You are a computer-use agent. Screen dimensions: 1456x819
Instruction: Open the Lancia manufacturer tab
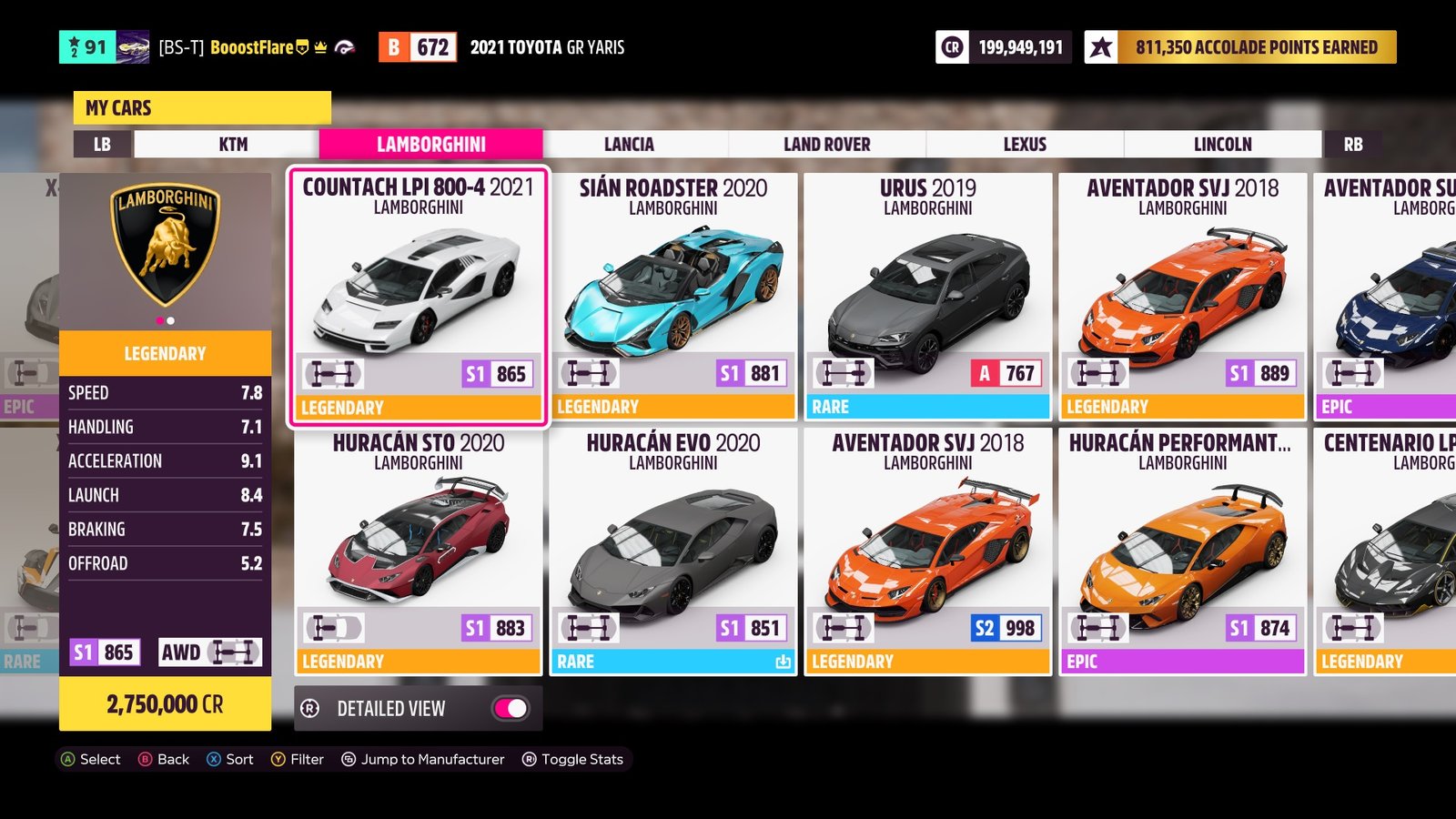(629, 144)
